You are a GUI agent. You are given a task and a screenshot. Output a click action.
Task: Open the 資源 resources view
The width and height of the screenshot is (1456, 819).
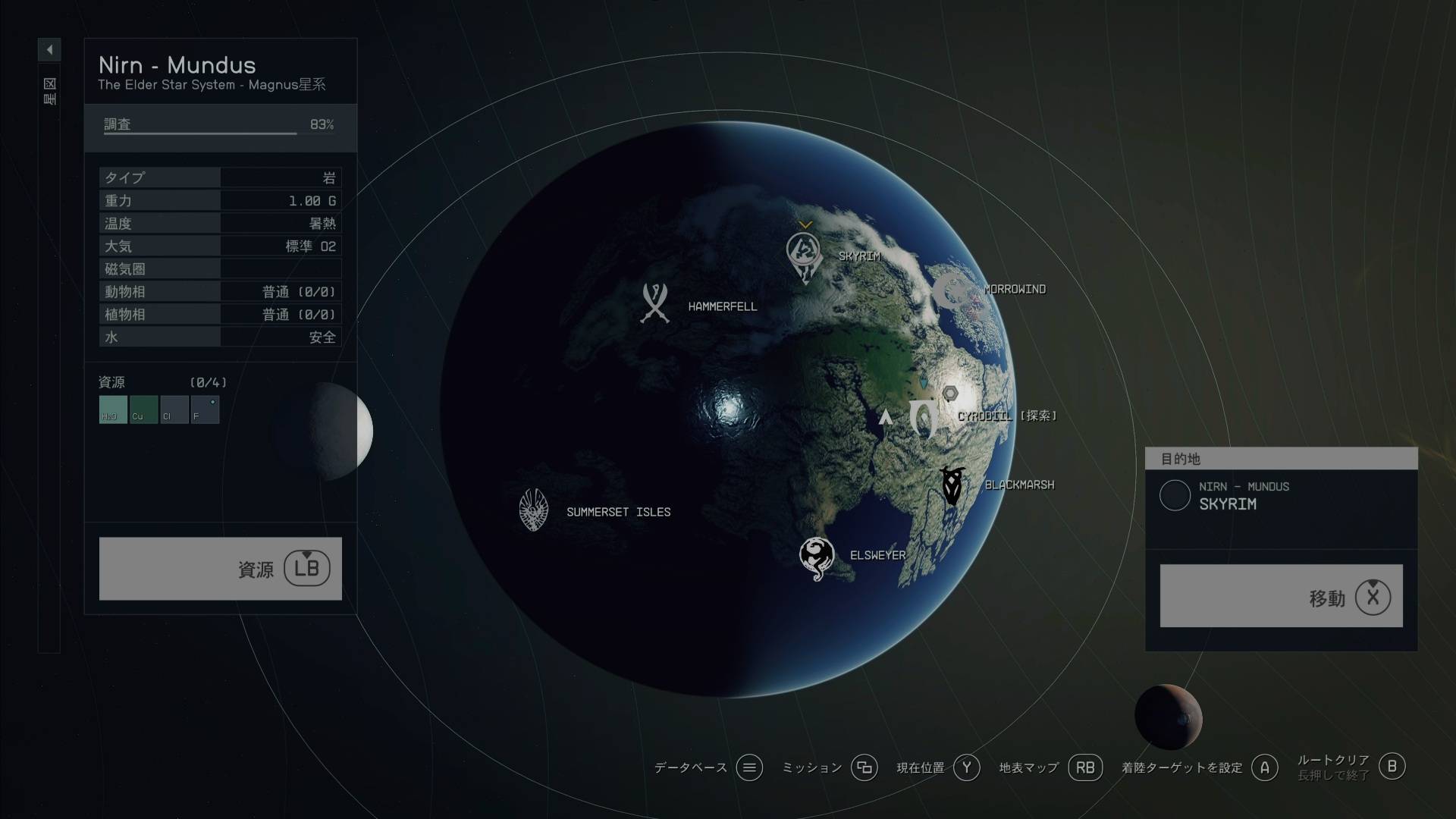coord(220,569)
